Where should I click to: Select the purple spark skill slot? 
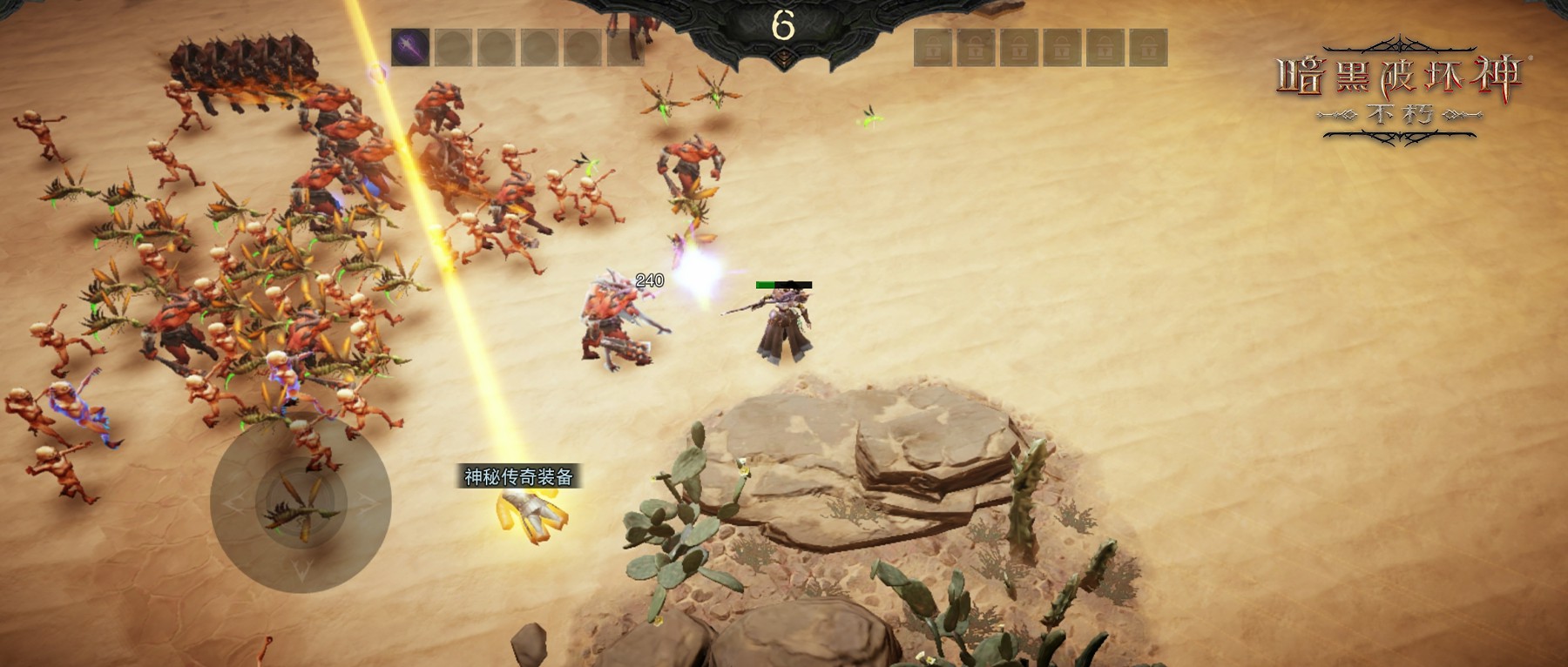pos(409,48)
